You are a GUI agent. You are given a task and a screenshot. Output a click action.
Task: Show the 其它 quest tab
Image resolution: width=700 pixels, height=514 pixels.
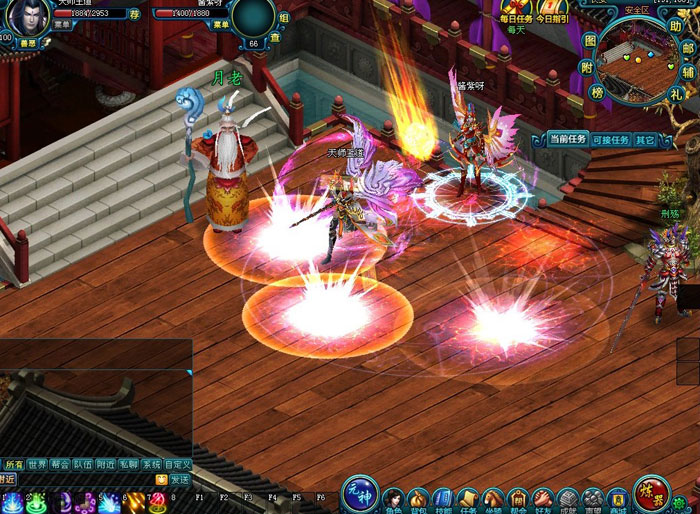click(x=646, y=140)
